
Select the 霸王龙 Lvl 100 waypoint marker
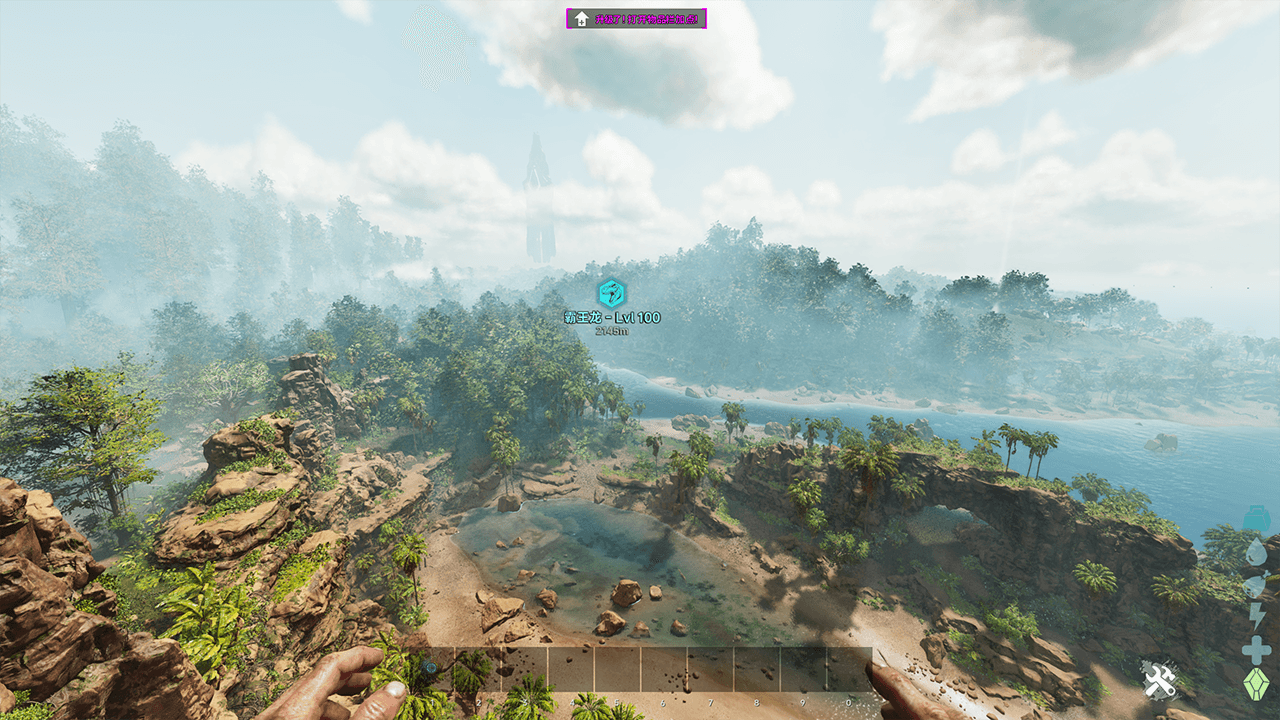coord(611,293)
